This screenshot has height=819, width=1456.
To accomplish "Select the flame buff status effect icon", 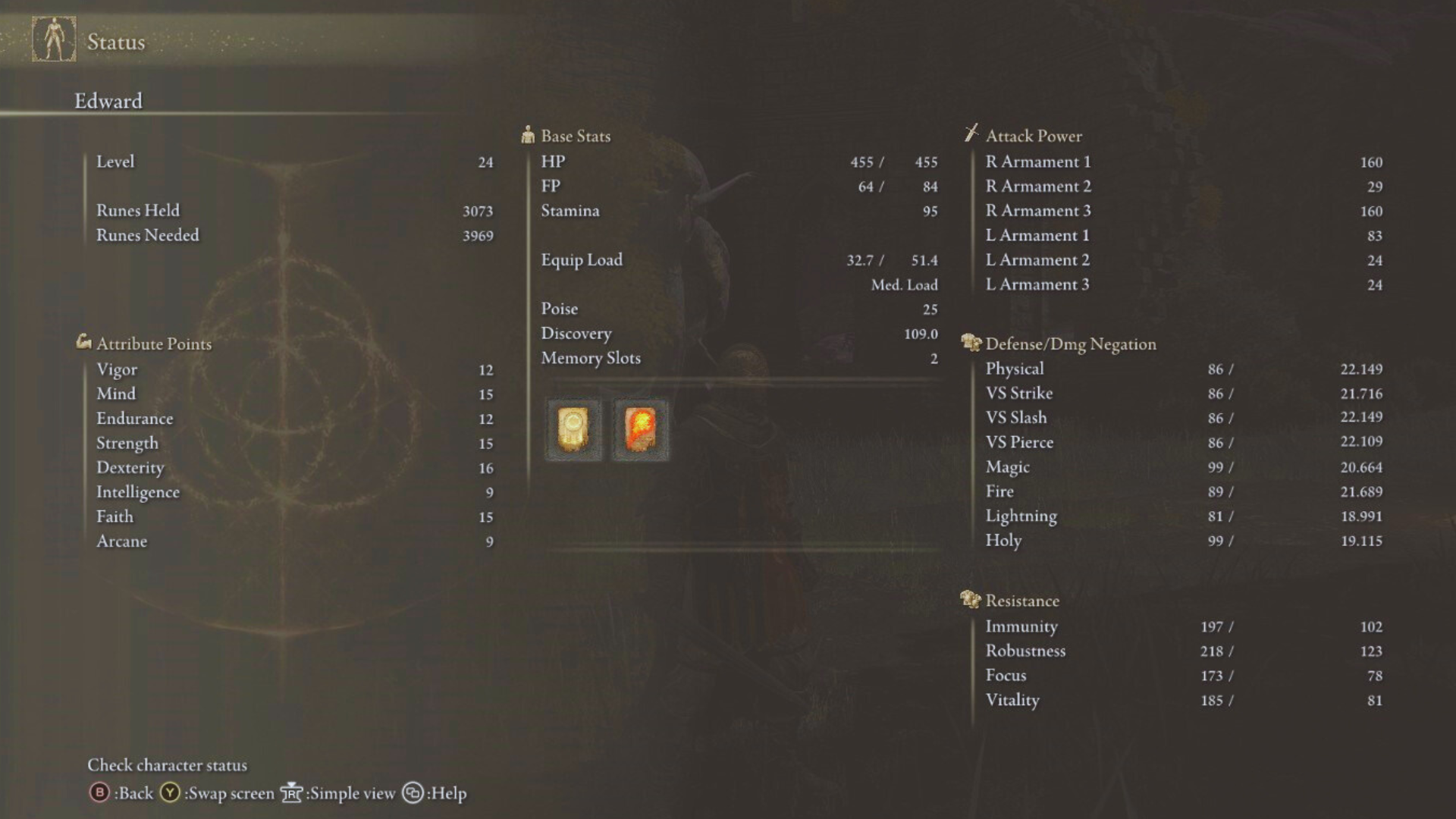I will tap(639, 430).
